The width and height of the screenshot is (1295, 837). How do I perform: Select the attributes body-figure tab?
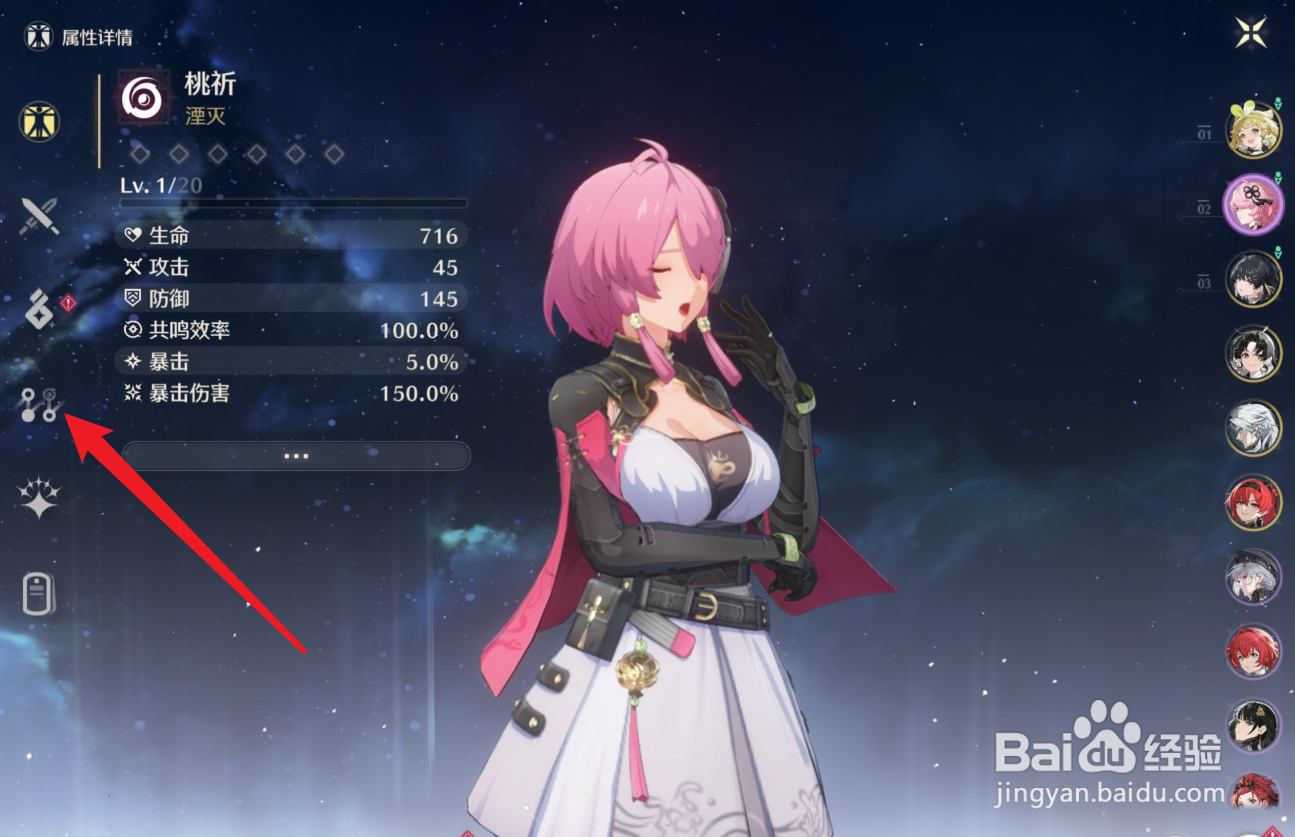pos(40,122)
